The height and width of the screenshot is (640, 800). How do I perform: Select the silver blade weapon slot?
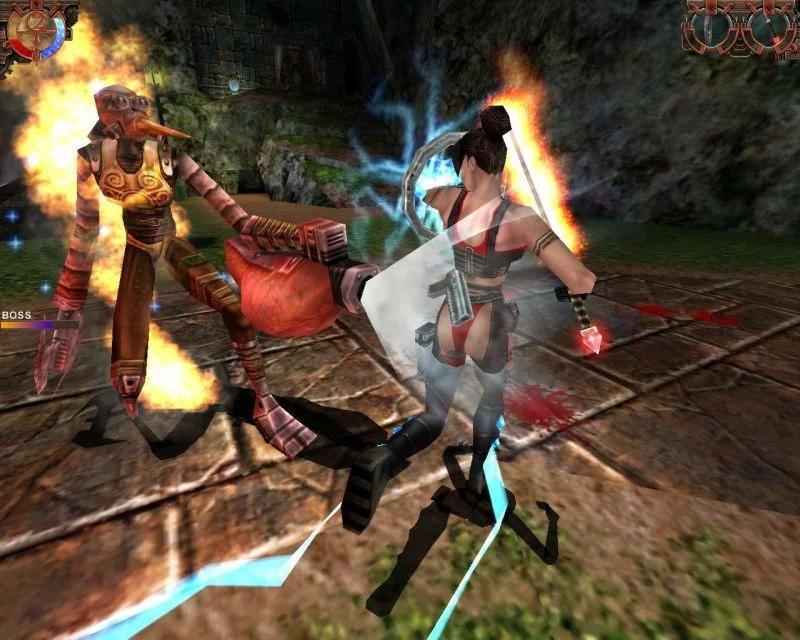[711, 28]
